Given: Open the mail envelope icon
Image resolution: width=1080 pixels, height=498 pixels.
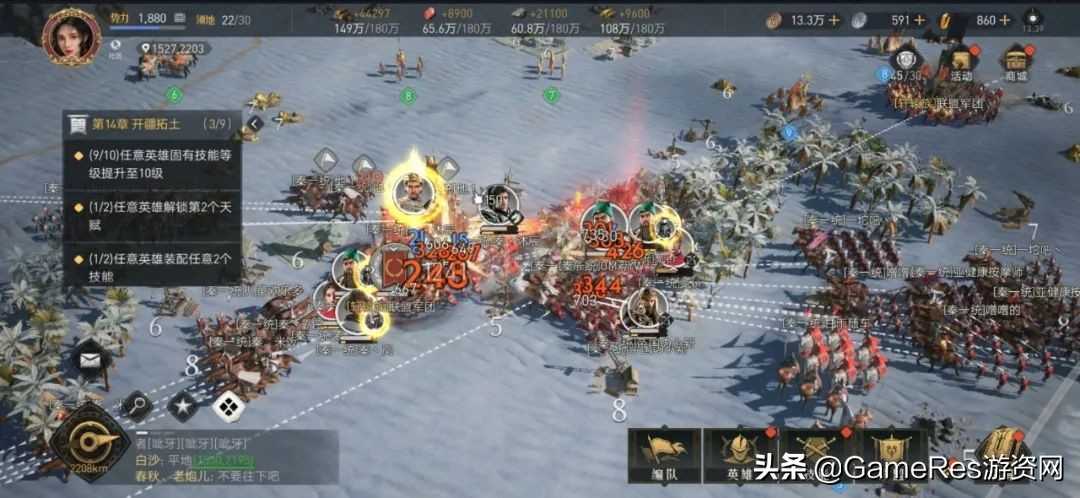Looking at the screenshot, I should 90,357.
